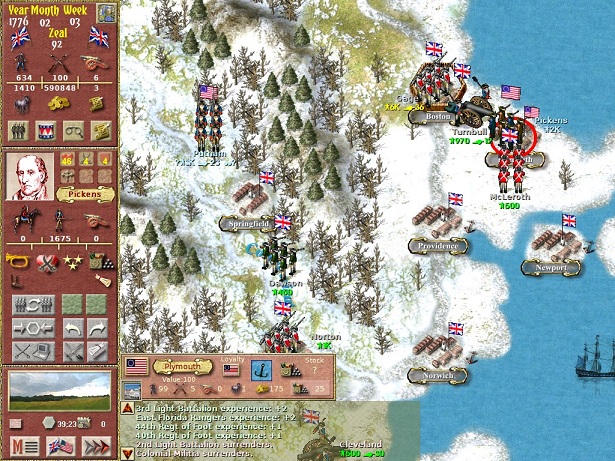Click the redo curved right arrow

97,328
